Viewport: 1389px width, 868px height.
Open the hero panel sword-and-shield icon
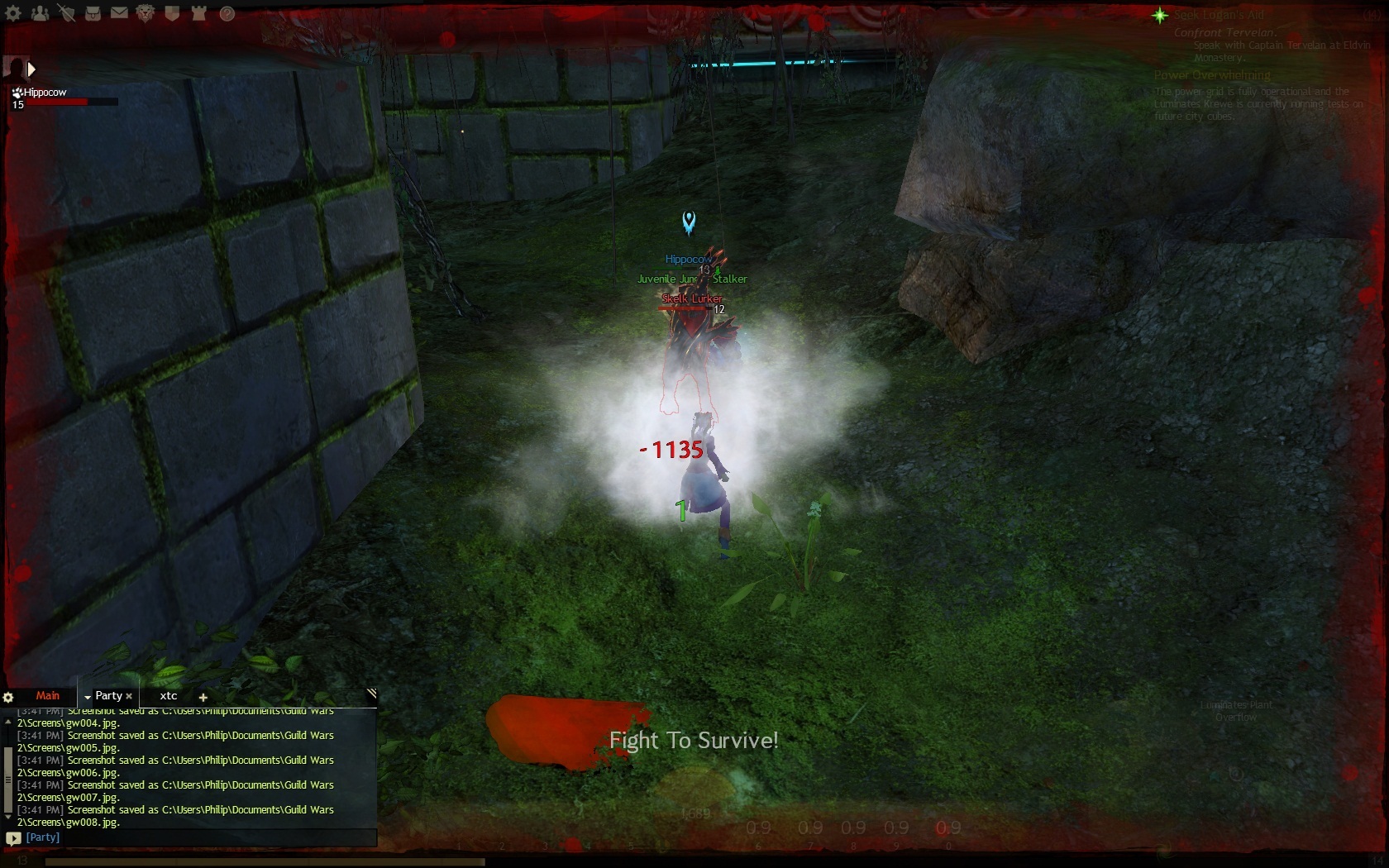[x=66, y=13]
